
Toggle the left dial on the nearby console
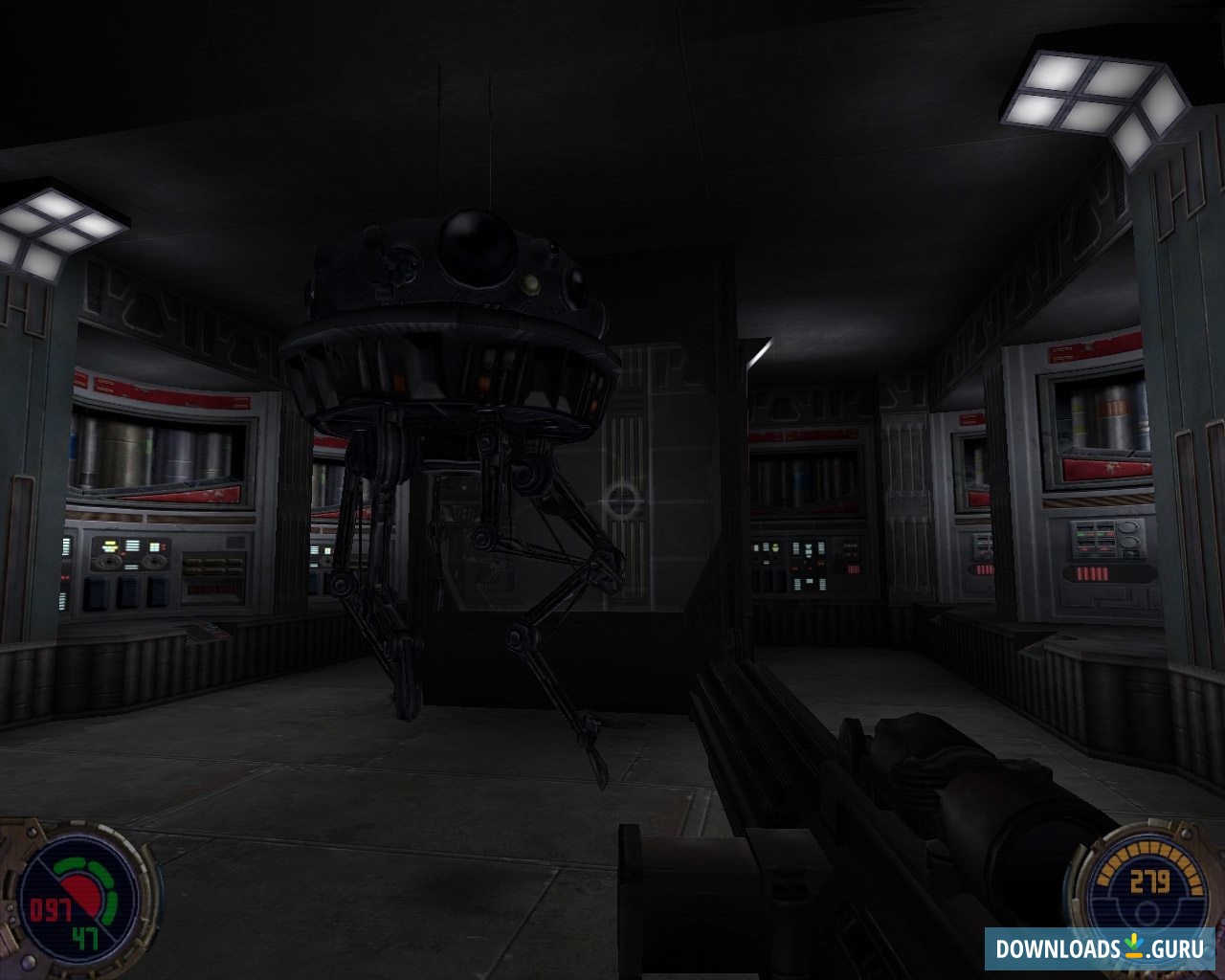pyautogui.click(x=109, y=562)
